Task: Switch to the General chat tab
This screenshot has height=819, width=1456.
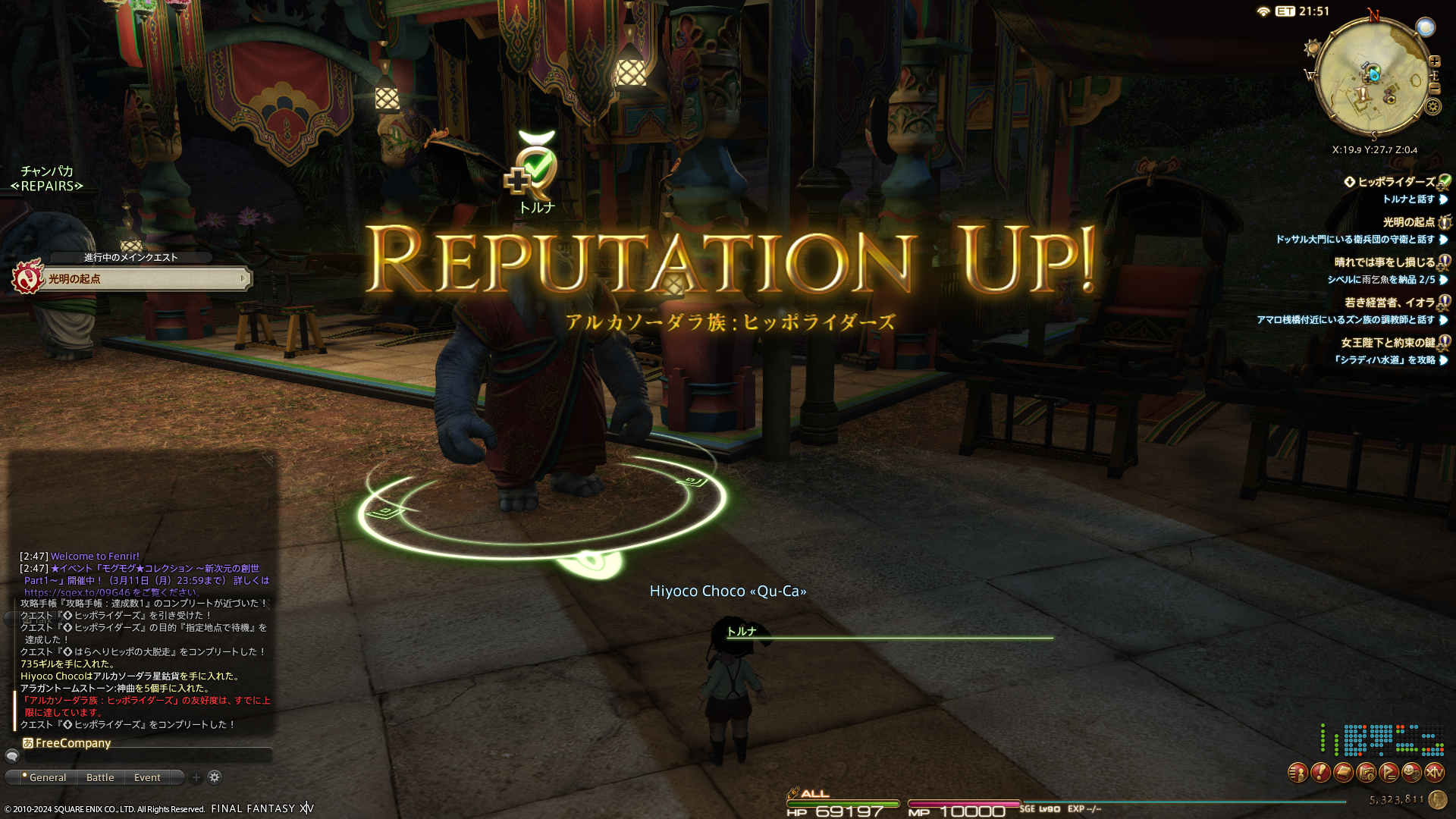Action: (x=47, y=777)
